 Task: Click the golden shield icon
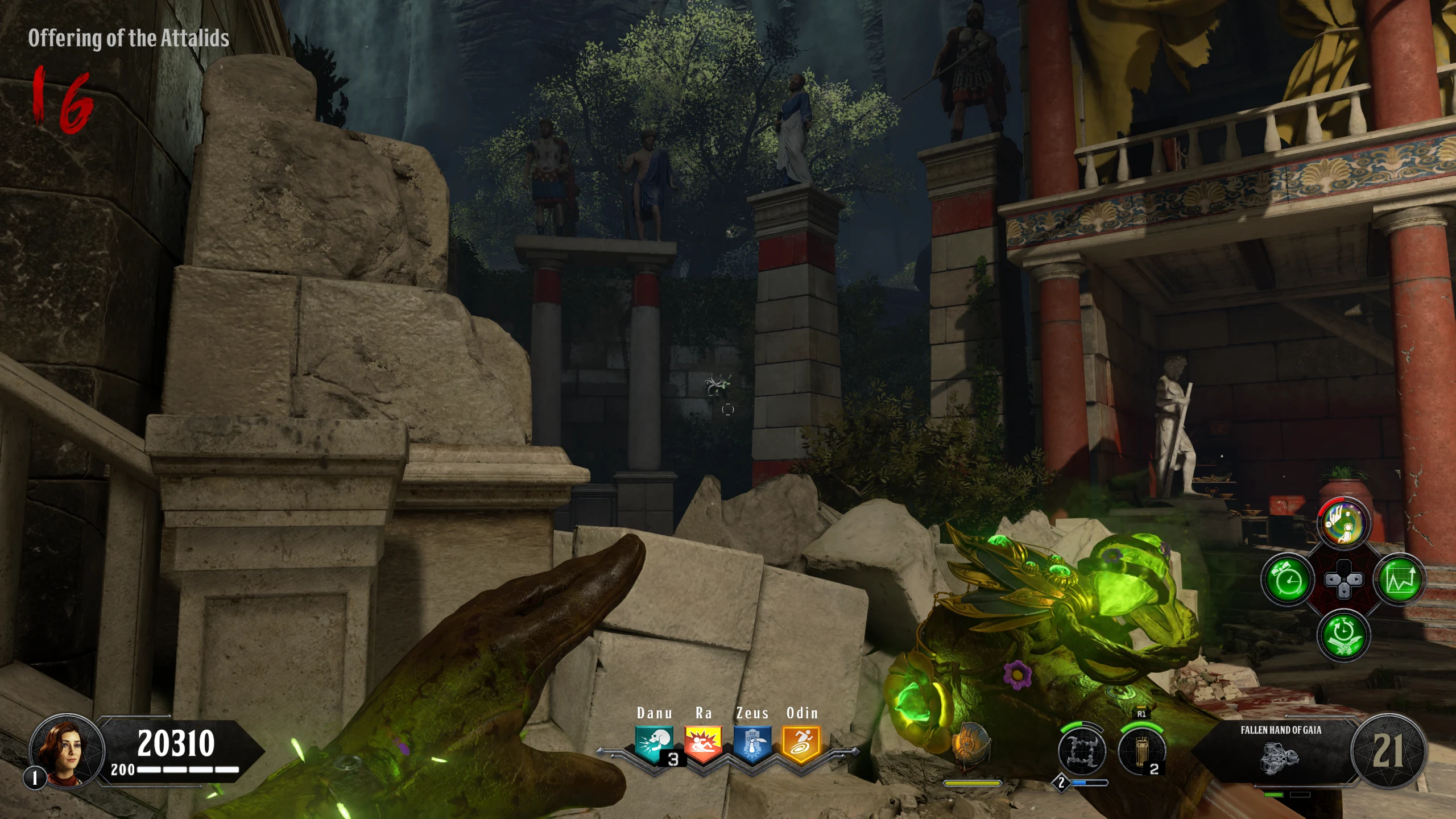pos(971,745)
